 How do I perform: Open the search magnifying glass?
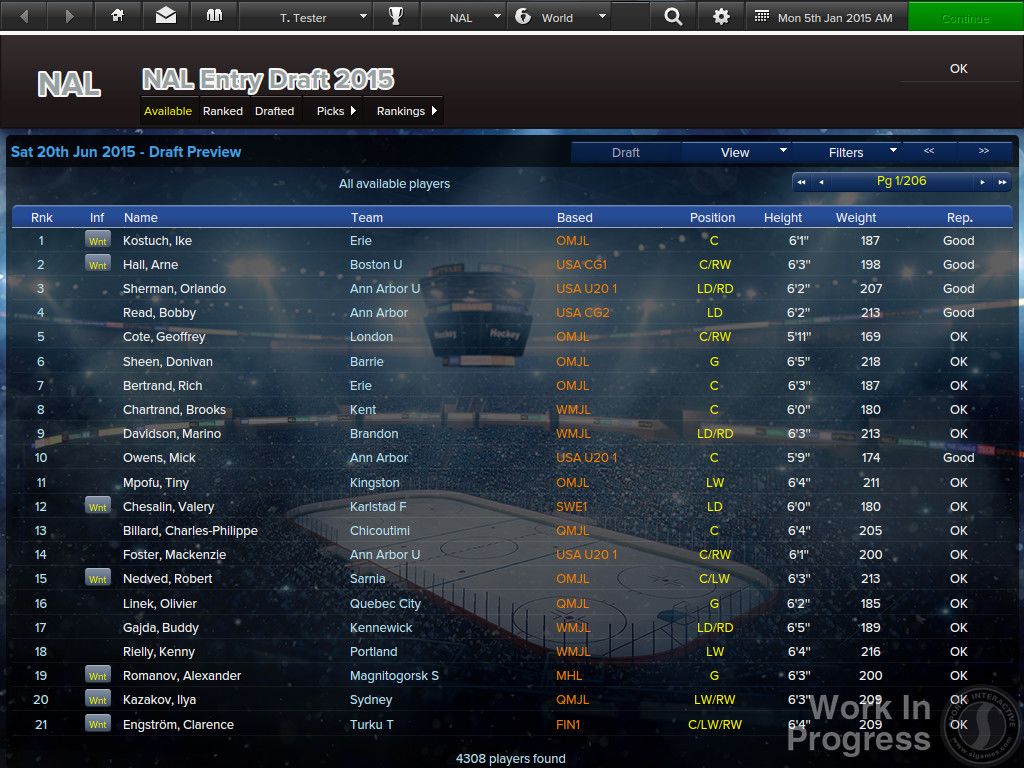tap(674, 17)
